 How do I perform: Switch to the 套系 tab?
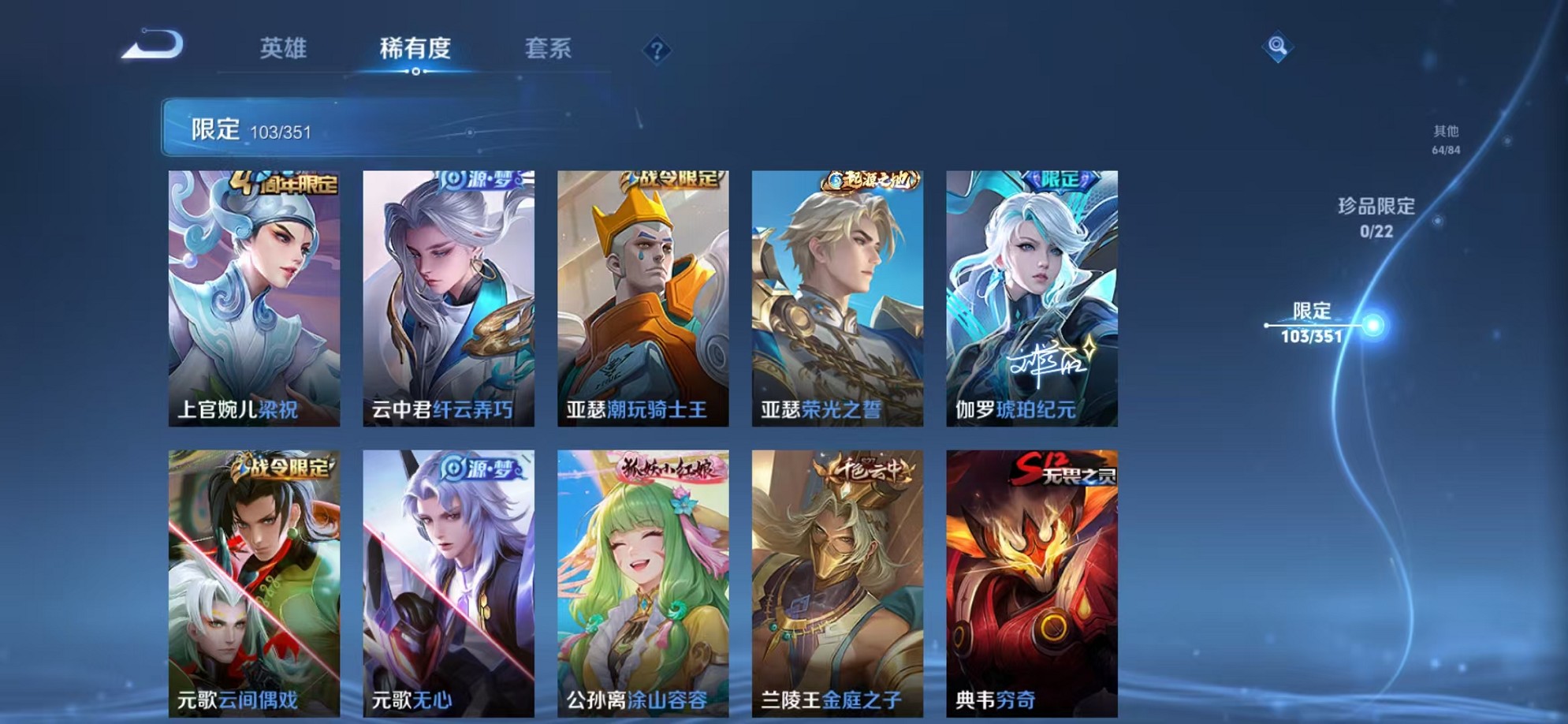point(549,49)
